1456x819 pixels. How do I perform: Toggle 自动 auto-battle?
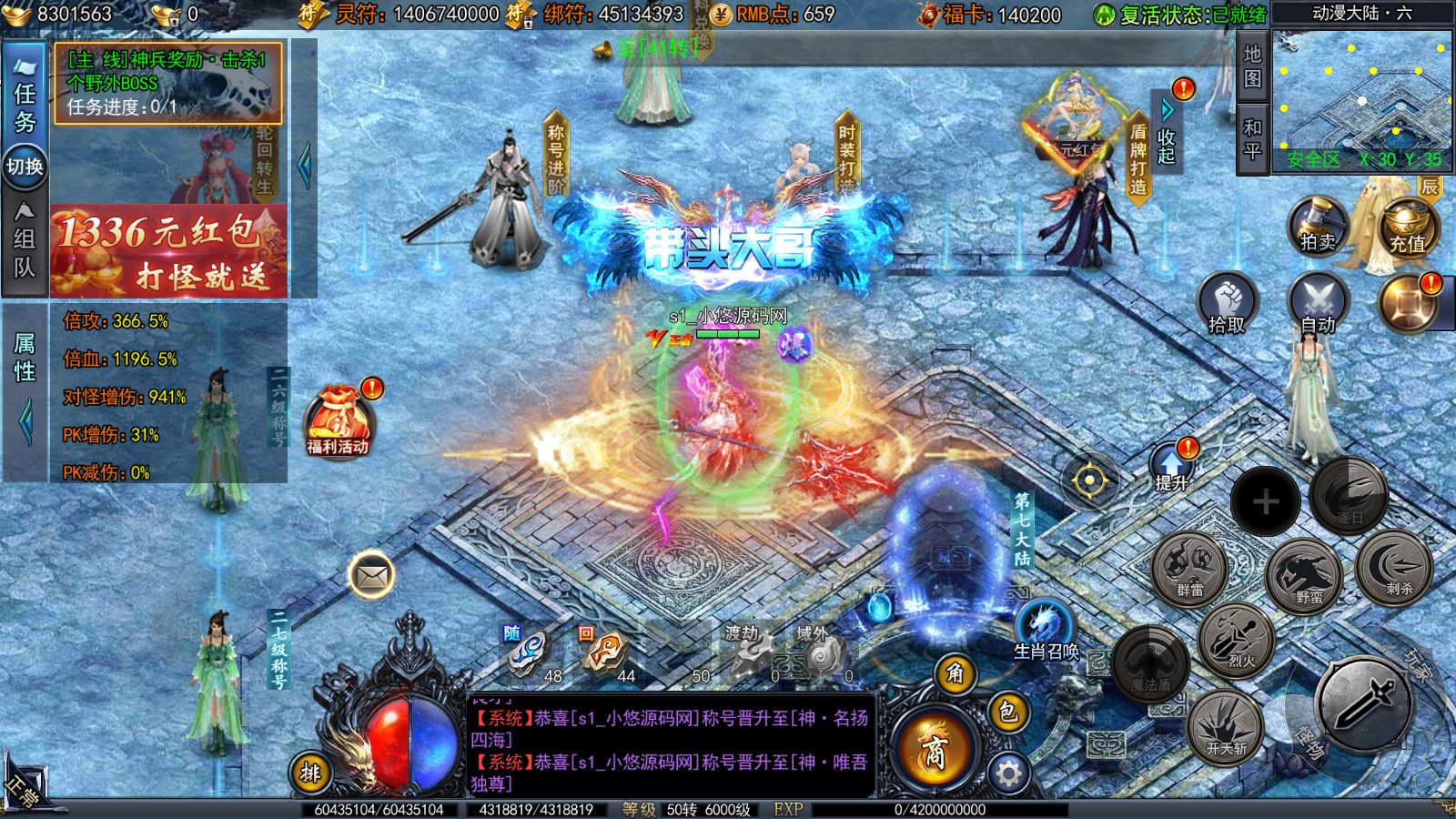[x=1318, y=305]
